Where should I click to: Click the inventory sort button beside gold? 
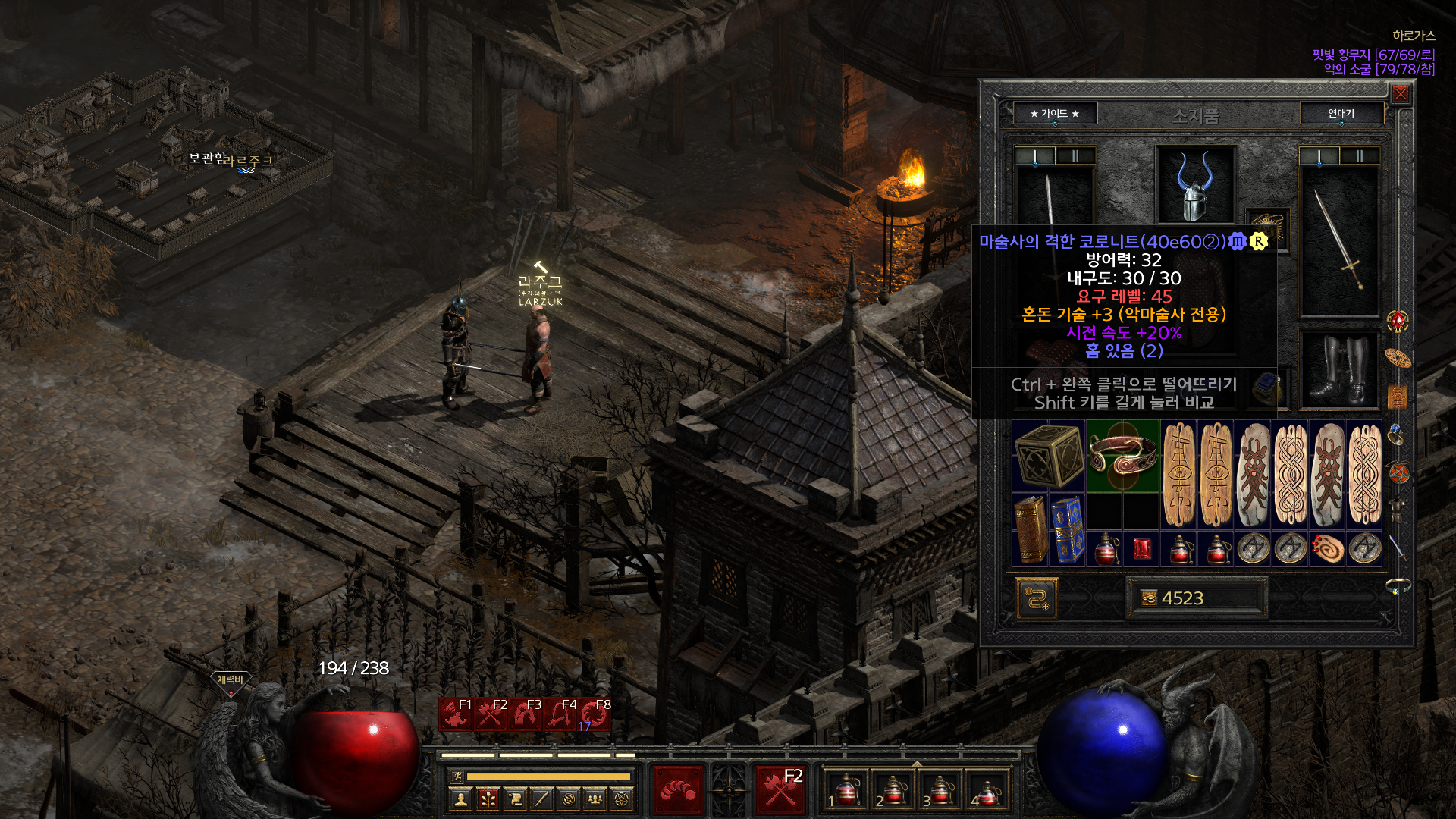[1037, 598]
